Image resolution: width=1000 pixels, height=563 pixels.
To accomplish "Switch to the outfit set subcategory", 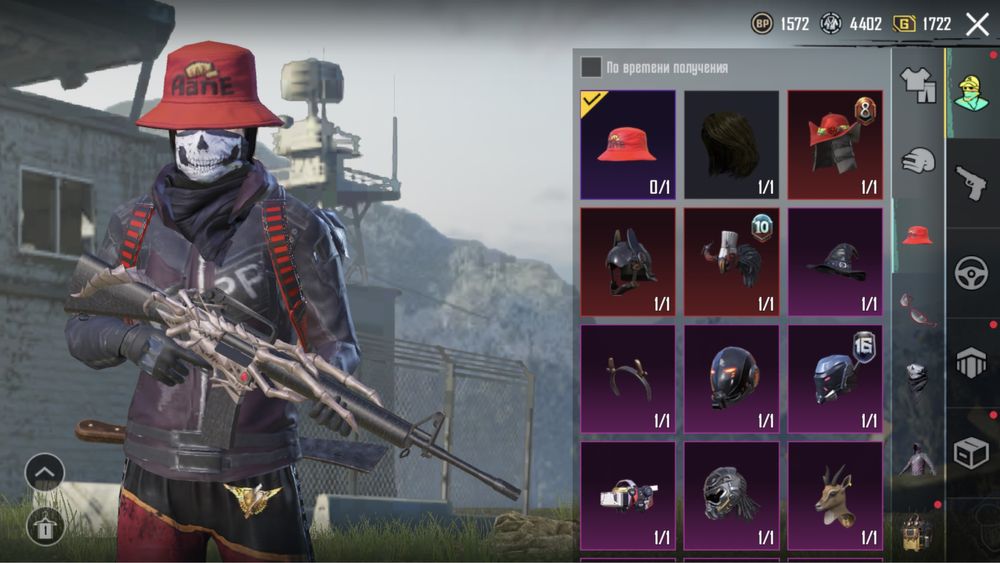I will point(917,85).
